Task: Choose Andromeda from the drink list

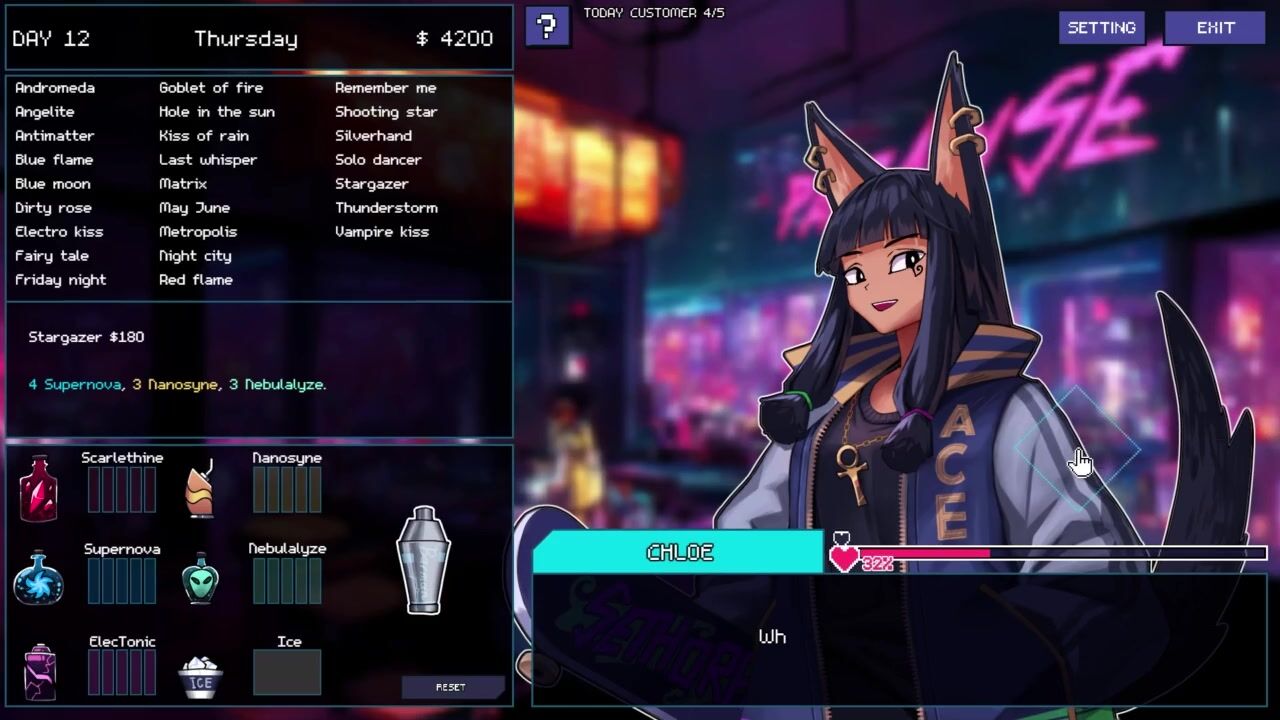Action: pyautogui.click(x=54, y=88)
